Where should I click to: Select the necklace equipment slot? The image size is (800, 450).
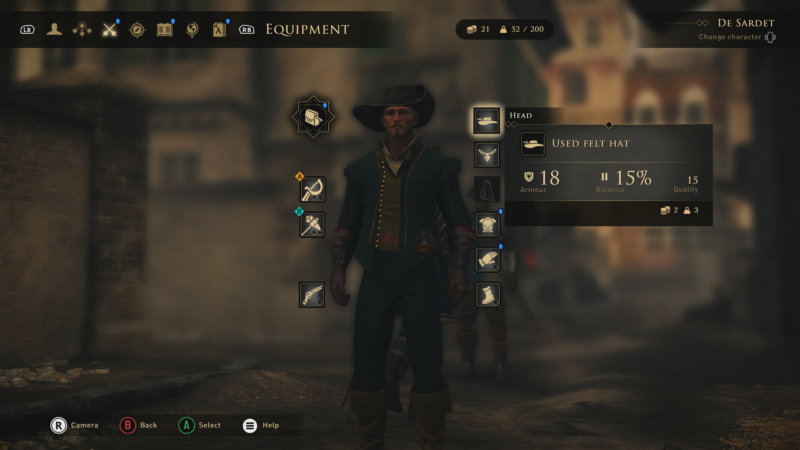point(487,155)
